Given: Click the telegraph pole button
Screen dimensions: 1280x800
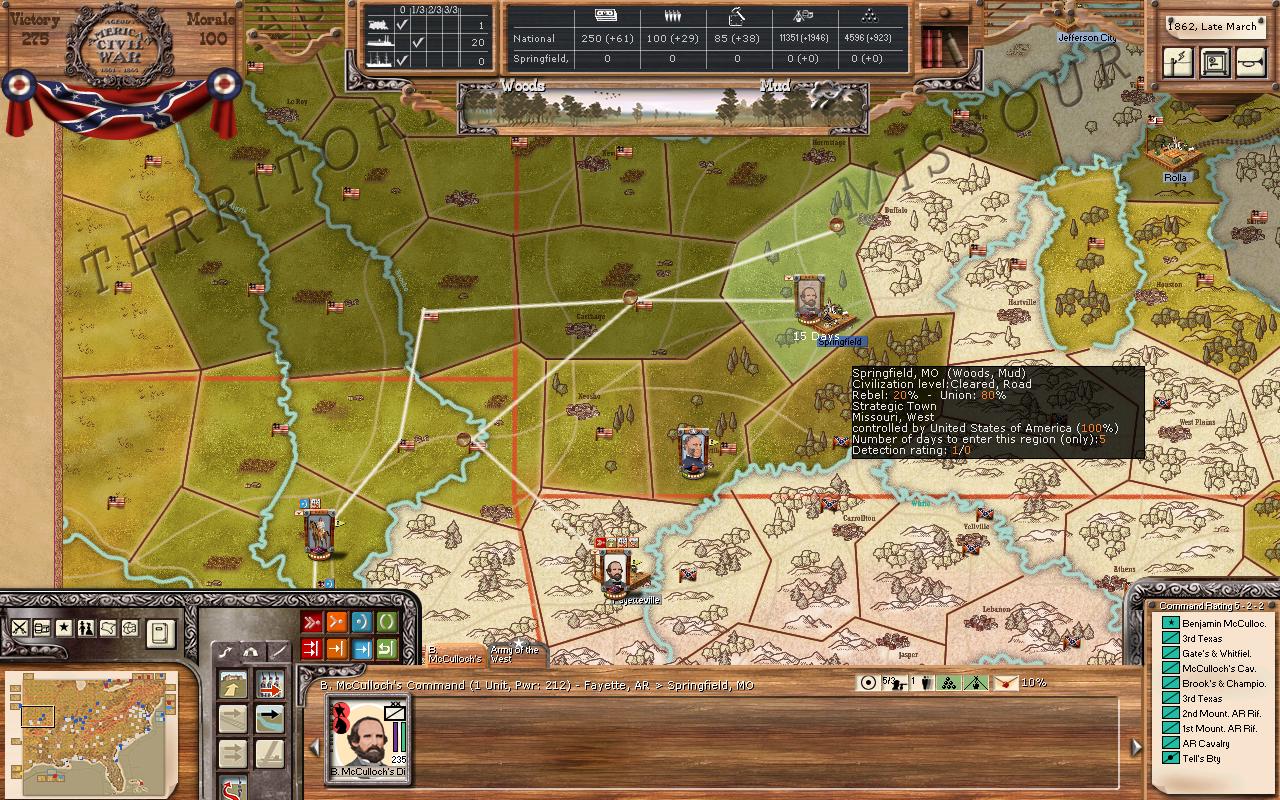Looking at the screenshot, I should coord(1180,63).
